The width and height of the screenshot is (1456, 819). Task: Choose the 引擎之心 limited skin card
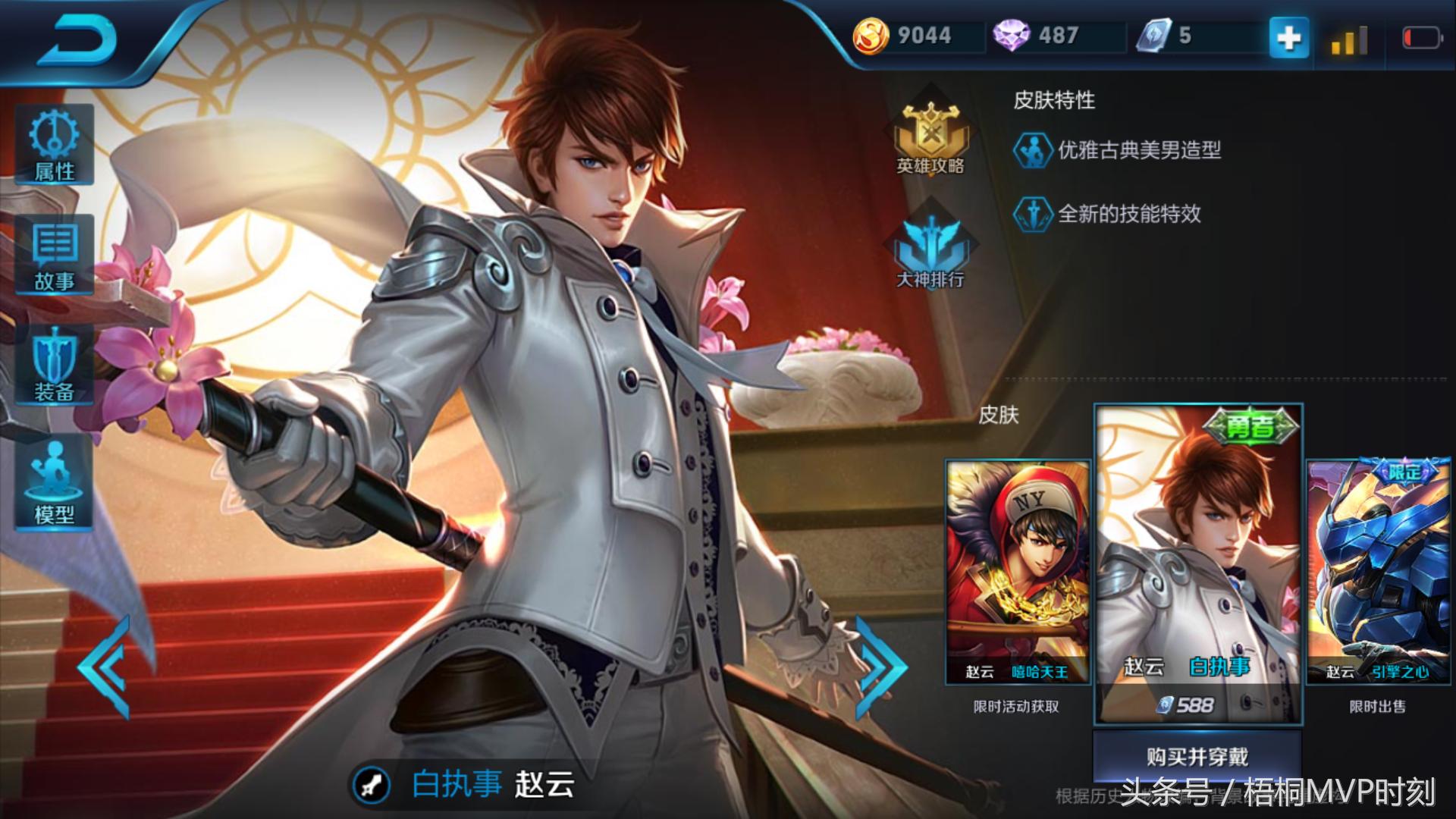(x=1378, y=573)
